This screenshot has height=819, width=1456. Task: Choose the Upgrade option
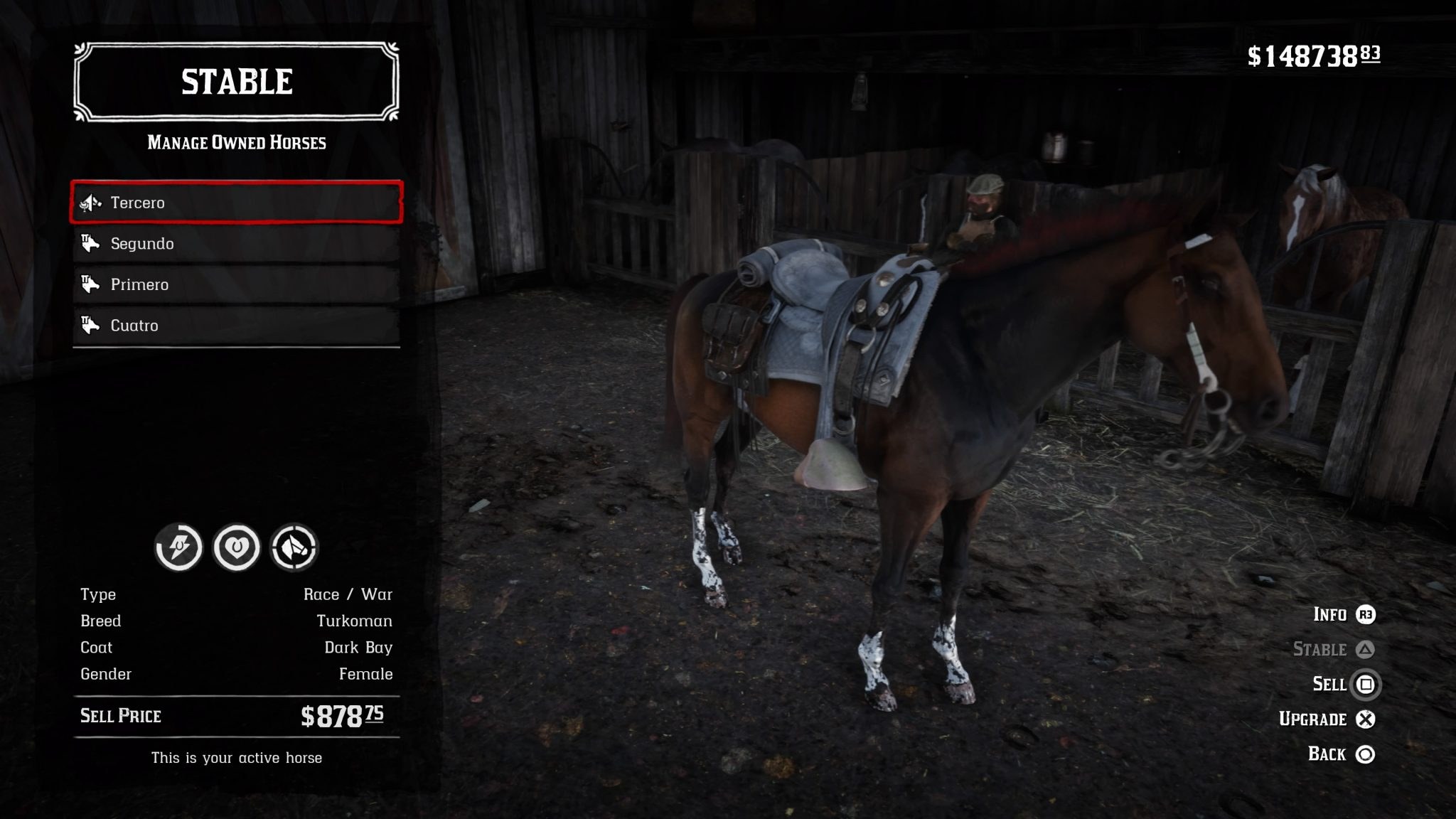(1327, 719)
